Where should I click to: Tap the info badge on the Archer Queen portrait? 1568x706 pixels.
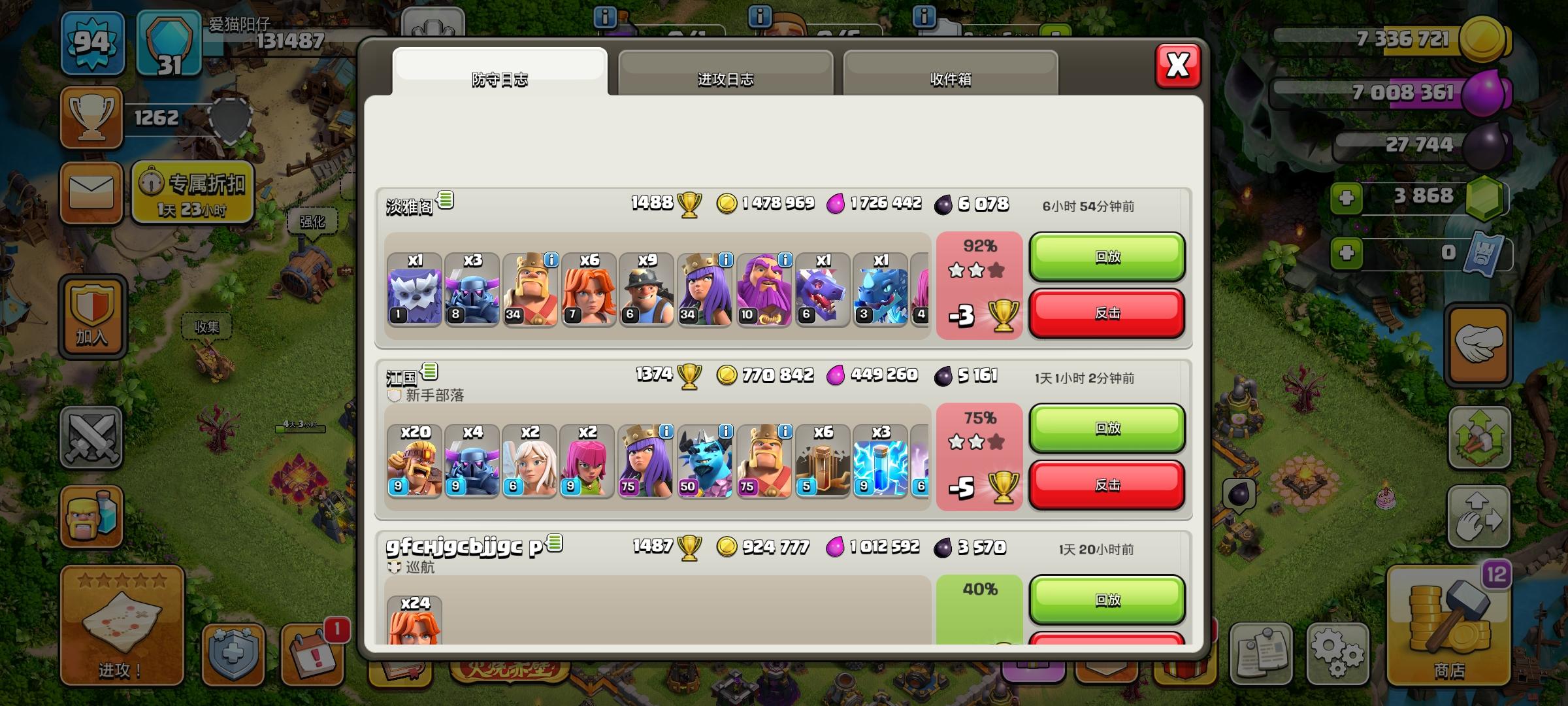click(x=726, y=260)
